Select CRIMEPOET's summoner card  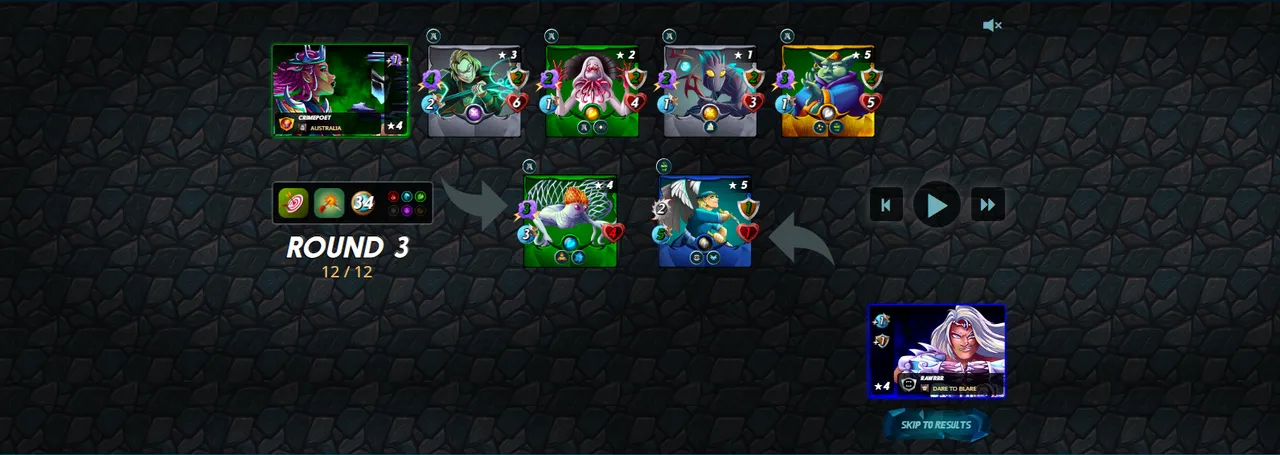click(340, 90)
